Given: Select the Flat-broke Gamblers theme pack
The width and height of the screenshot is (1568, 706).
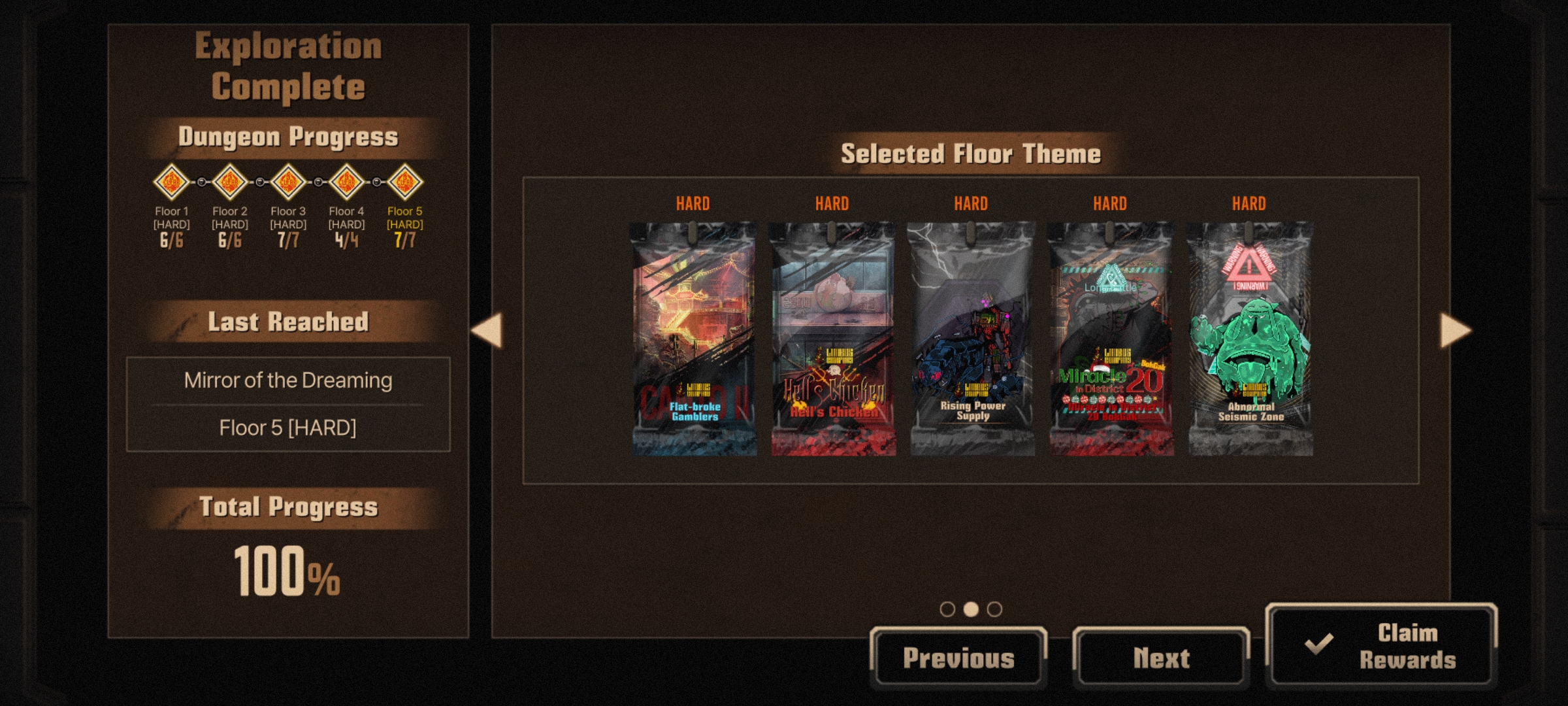Looking at the screenshot, I should coord(693,339).
